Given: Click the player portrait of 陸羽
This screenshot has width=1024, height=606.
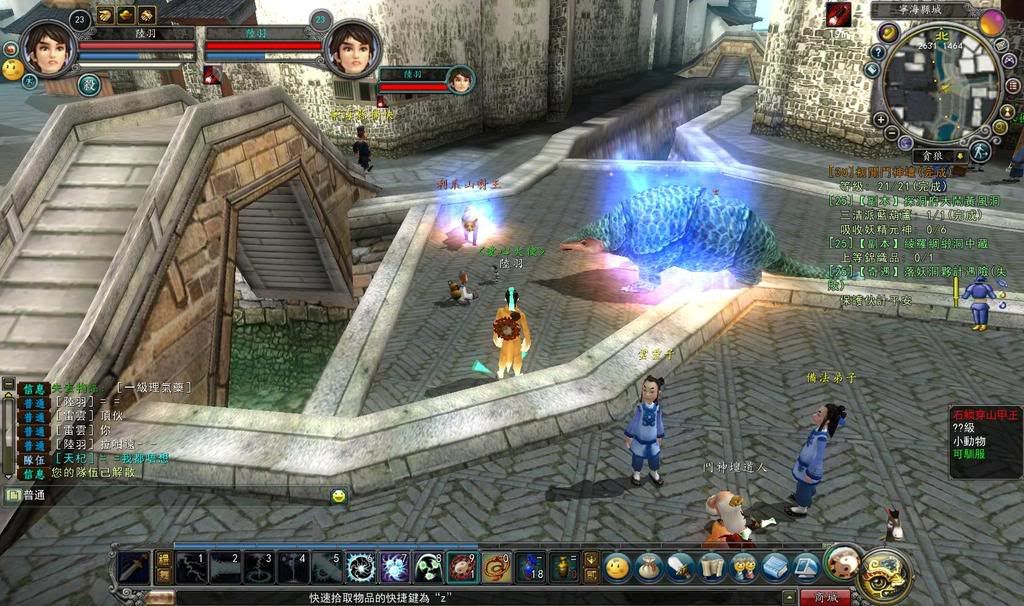Looking at the screenshot, I should click(47, 47).
